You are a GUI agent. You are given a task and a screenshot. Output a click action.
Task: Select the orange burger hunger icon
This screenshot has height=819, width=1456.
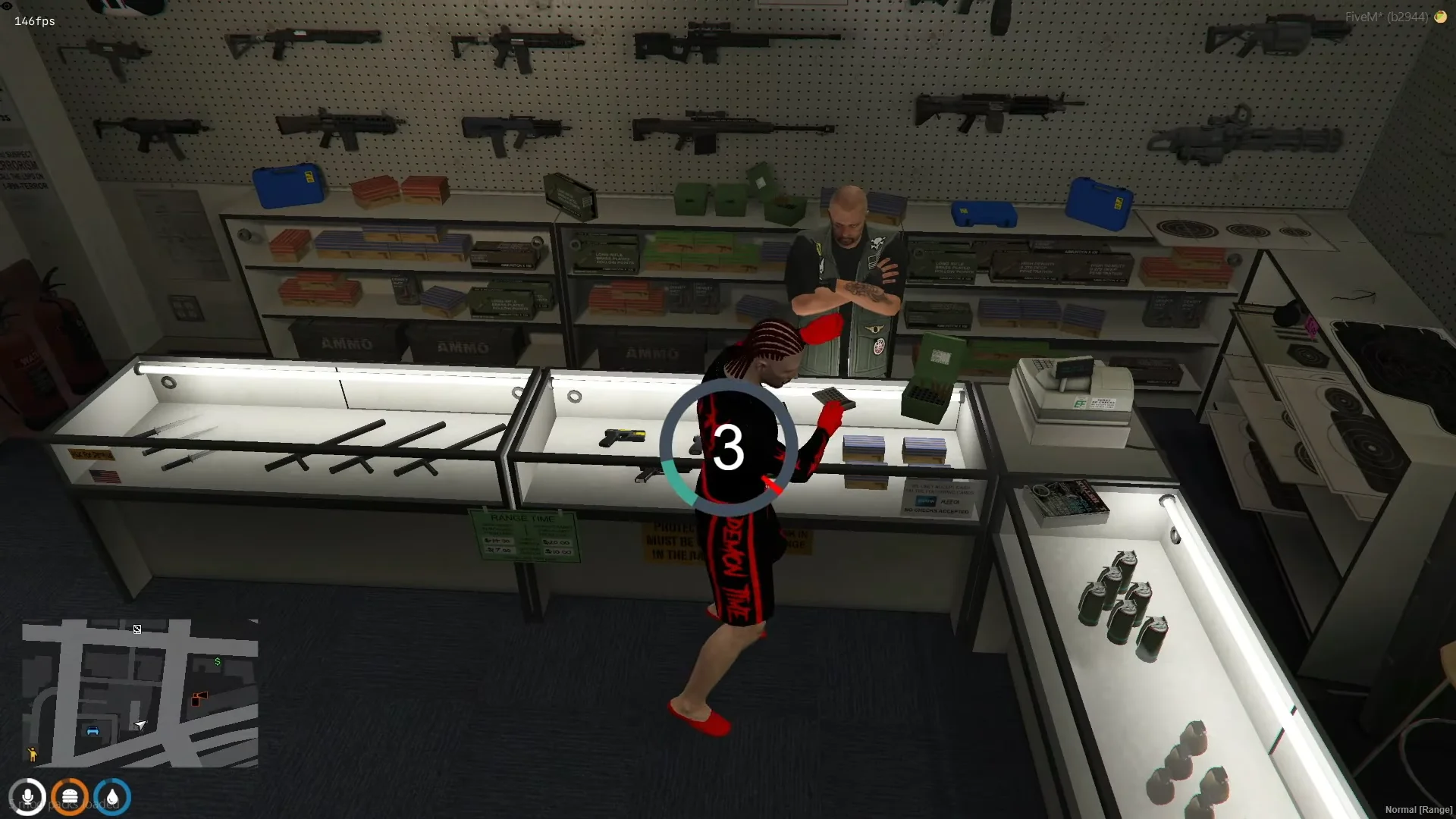pos(70,798)
